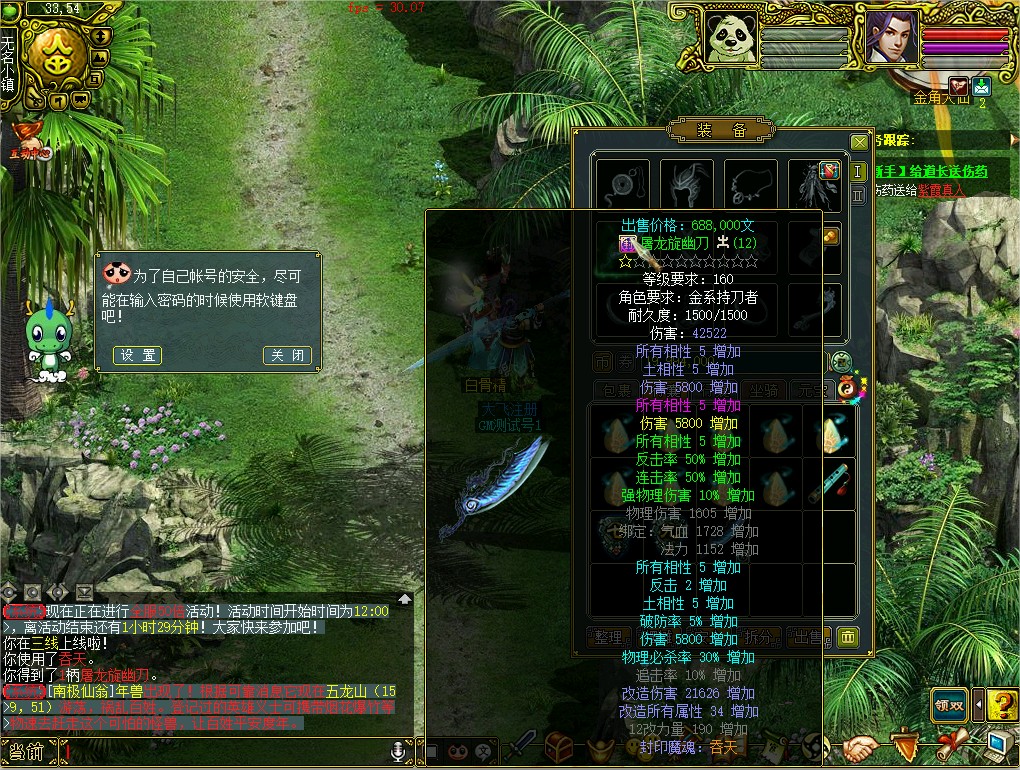
Task: Select the necklace equipment slot
Action: click(751, 186)
